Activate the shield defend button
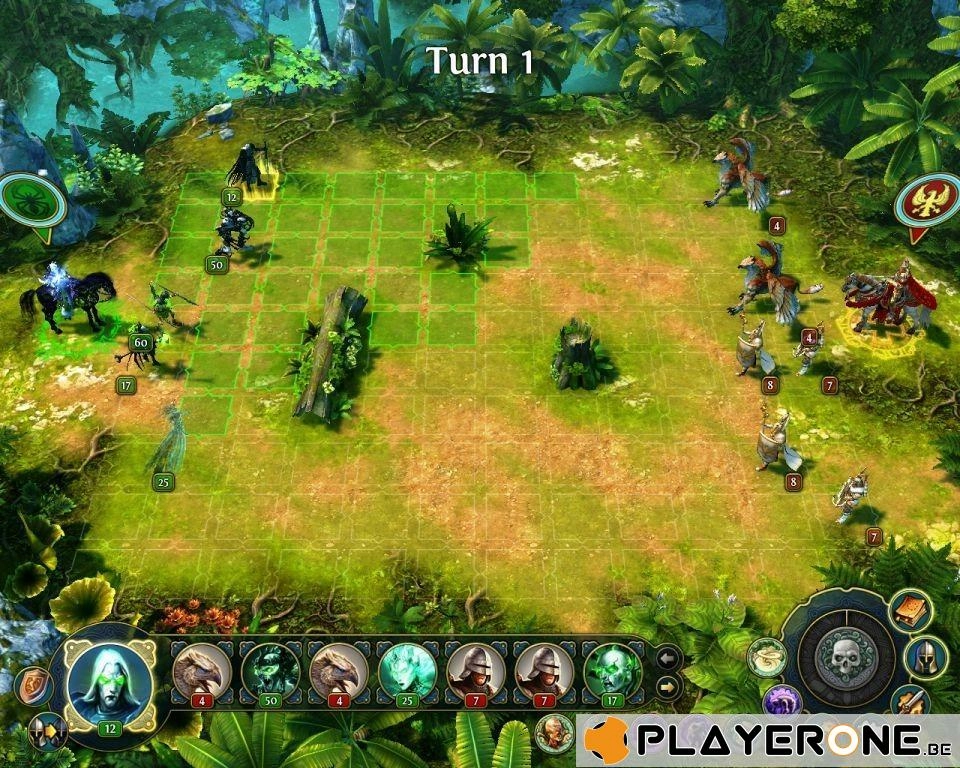 pyautogui.click(x=32, y=686)
